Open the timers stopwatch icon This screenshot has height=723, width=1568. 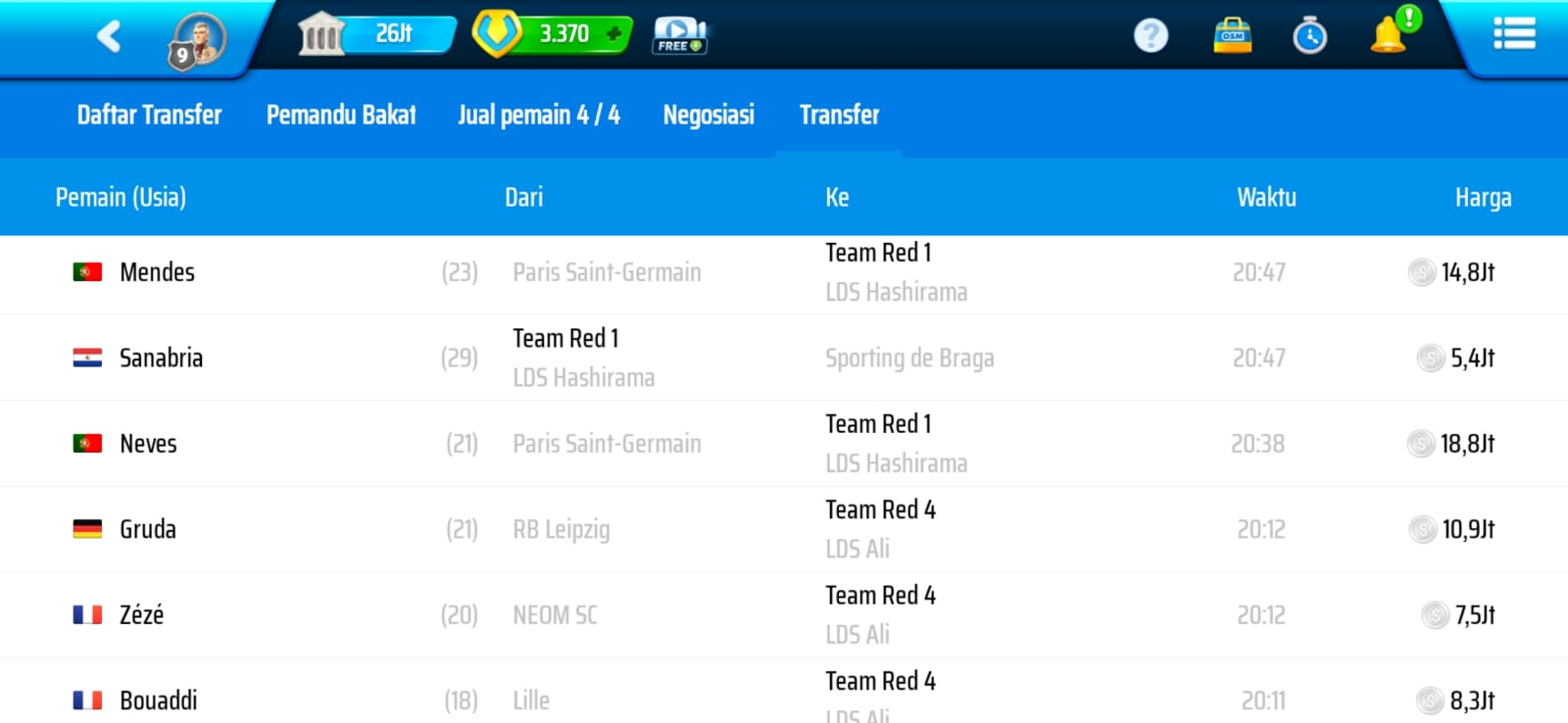[x=1309, y=36]
